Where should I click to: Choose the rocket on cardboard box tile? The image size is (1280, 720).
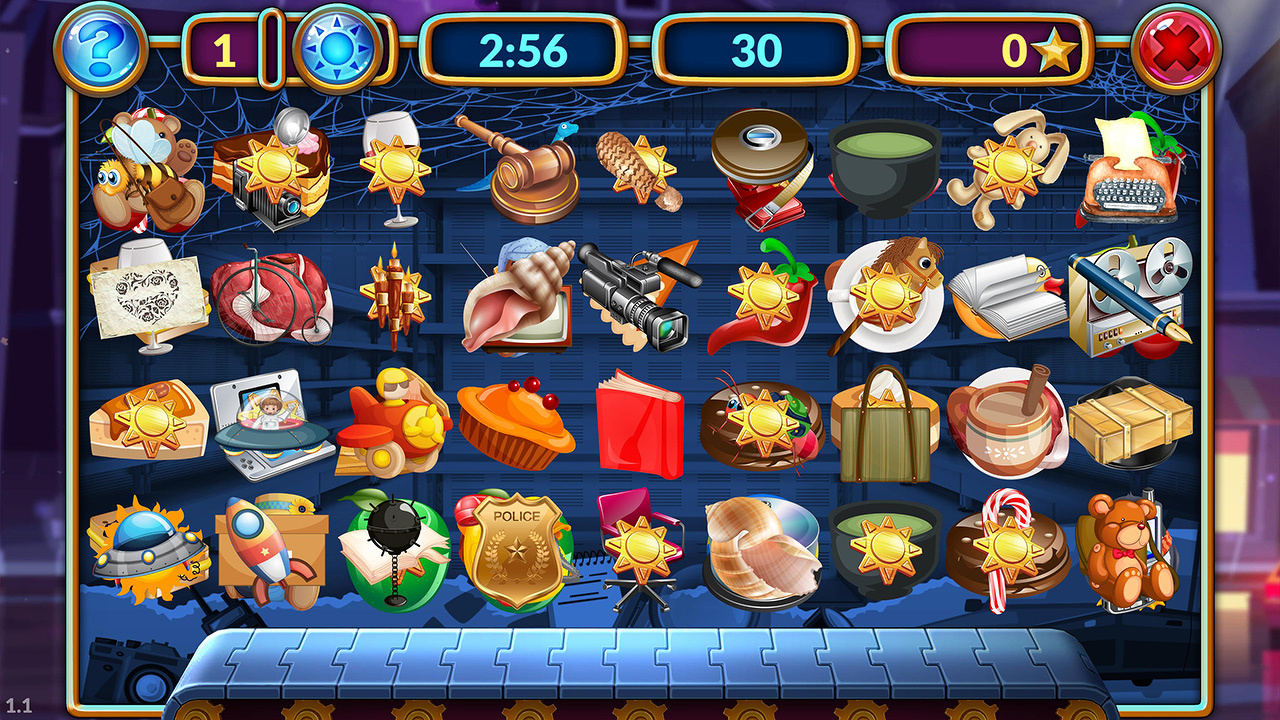268,548
